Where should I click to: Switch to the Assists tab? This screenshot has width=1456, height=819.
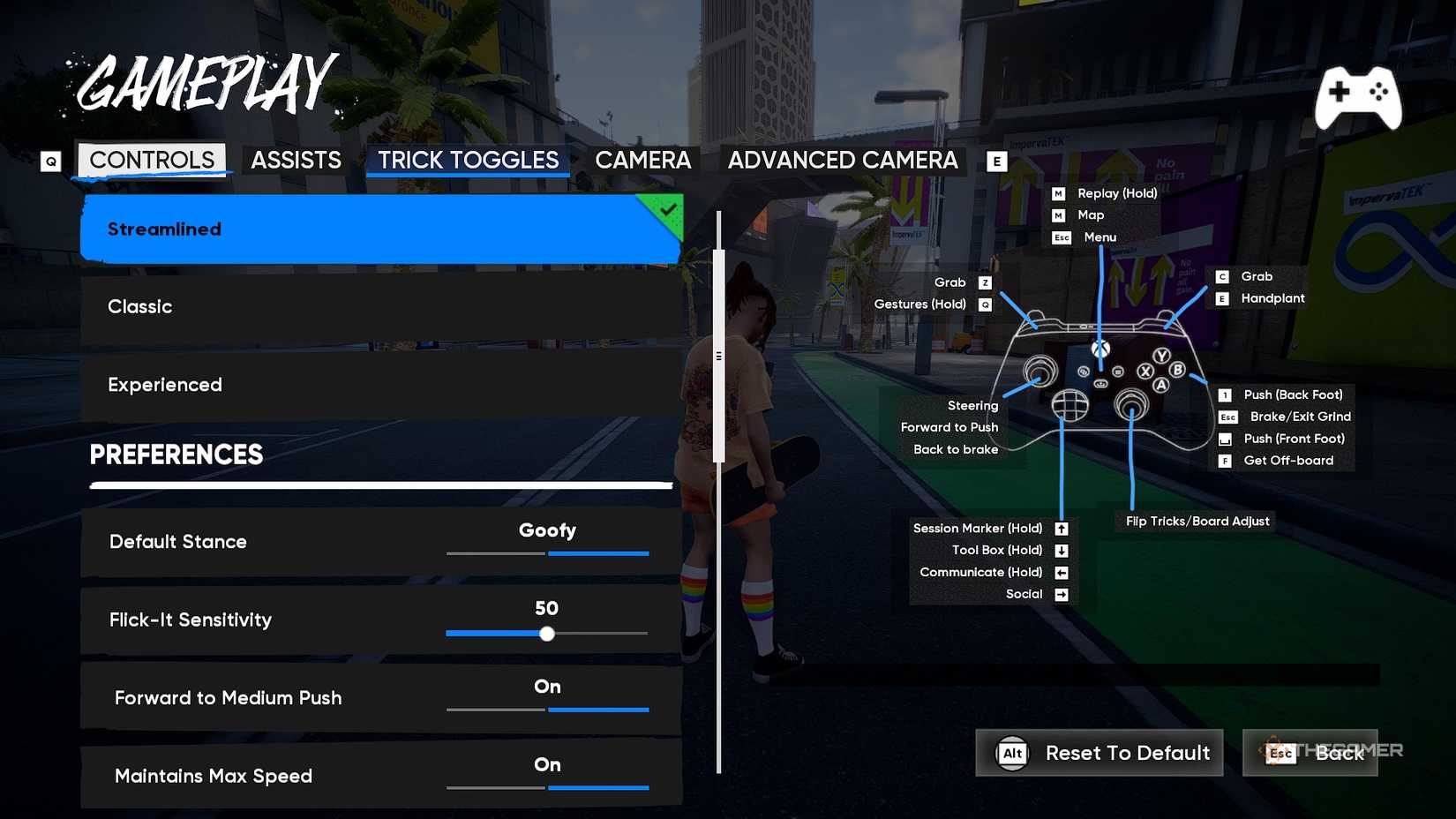[x=296, y=160]
